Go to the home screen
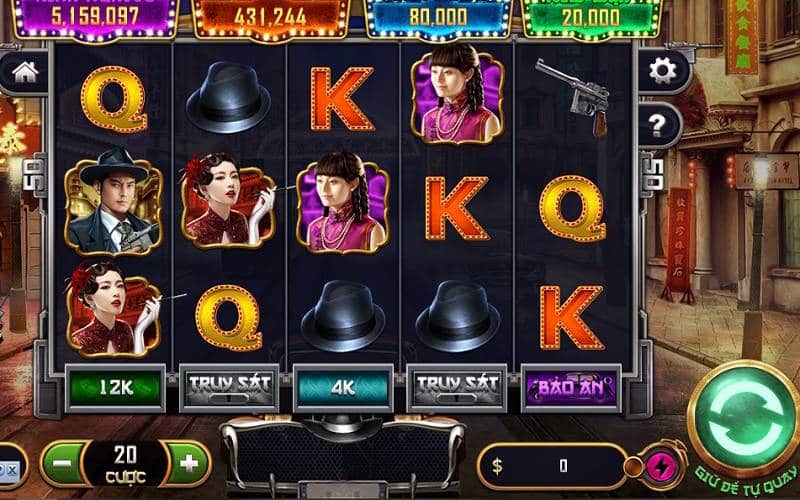 click(x=24, y=72)
